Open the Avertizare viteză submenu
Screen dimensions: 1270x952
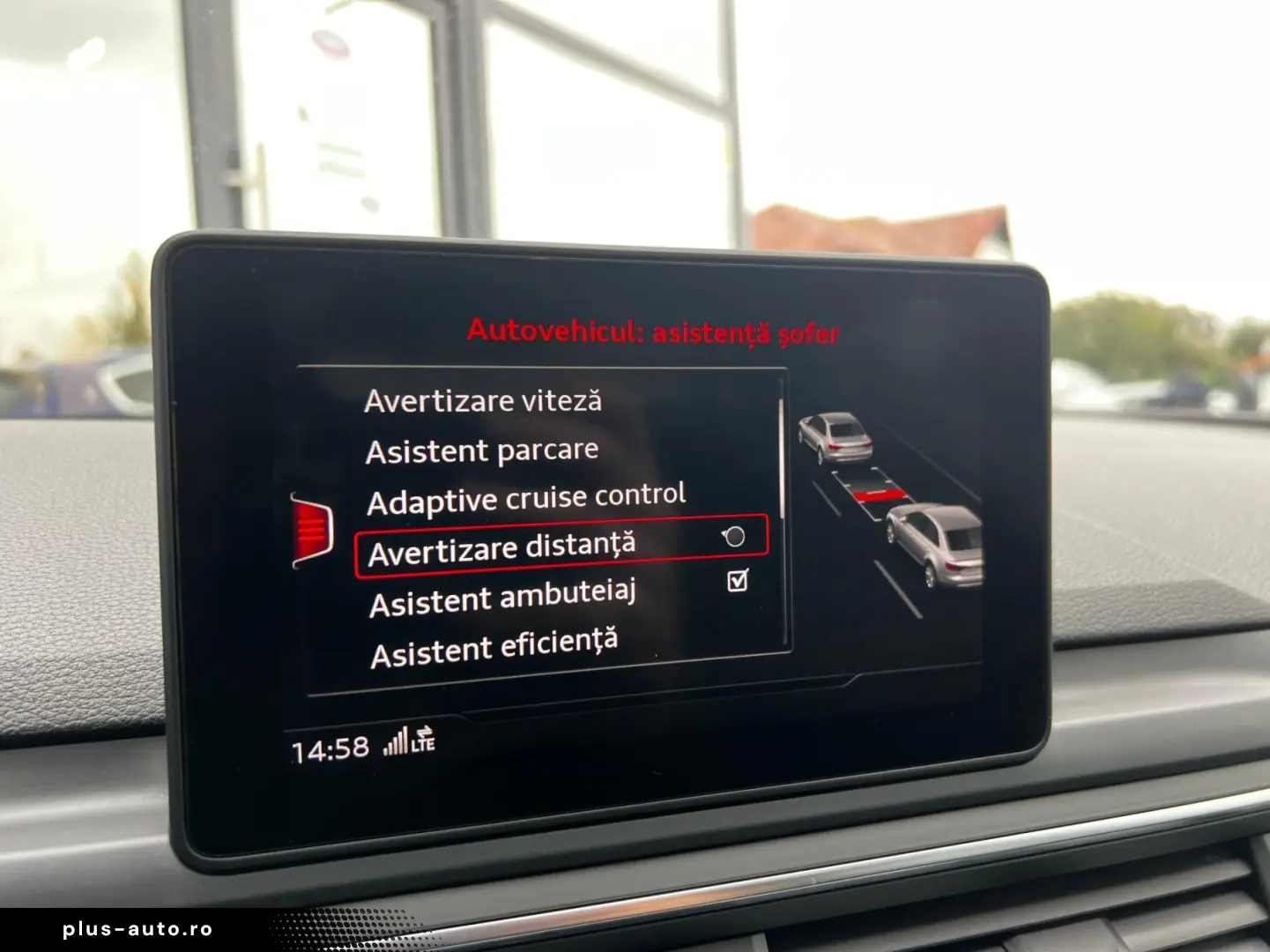click(485, 400)
